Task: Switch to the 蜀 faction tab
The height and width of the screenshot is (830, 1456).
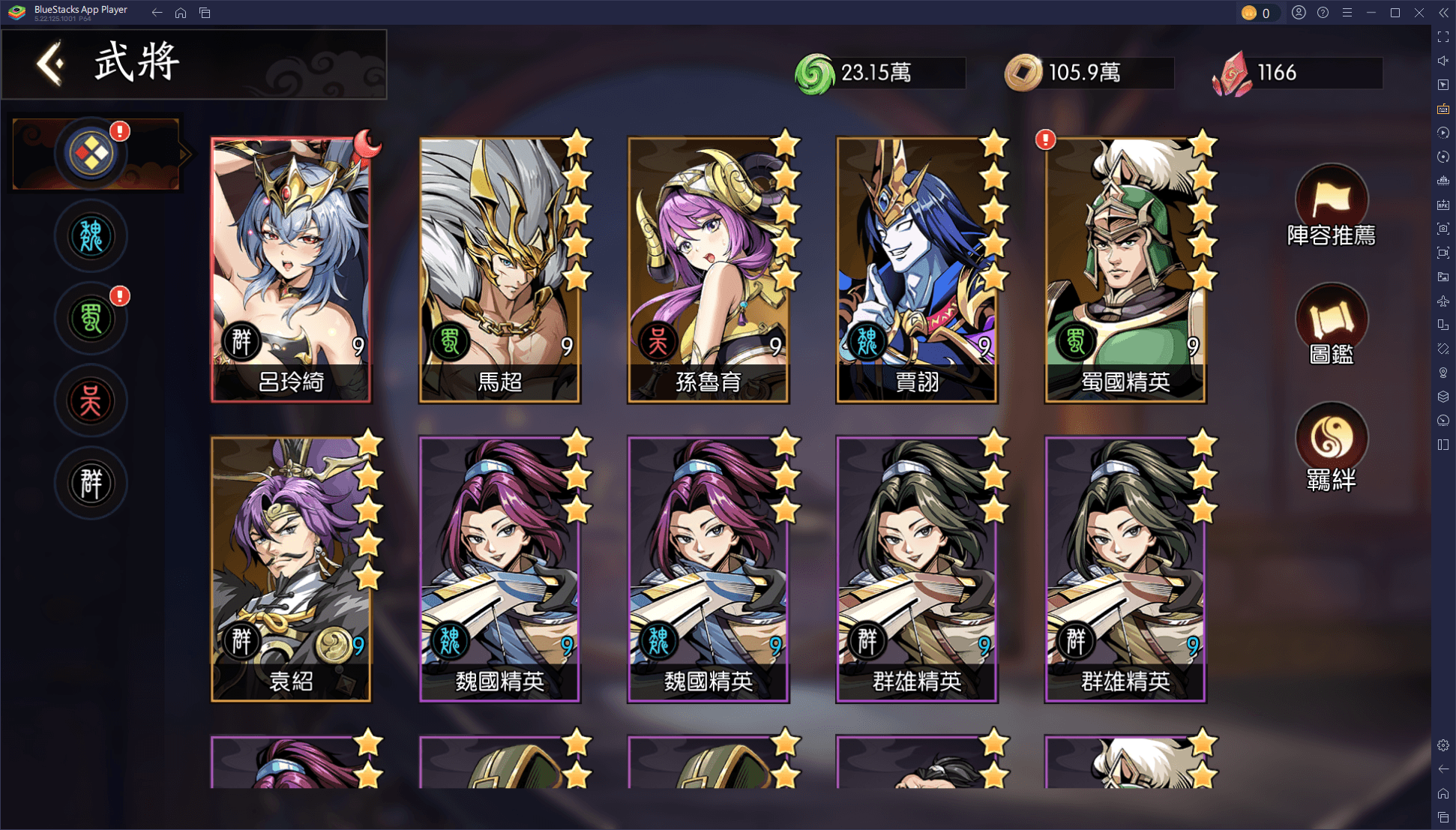Action: point(91,319)
